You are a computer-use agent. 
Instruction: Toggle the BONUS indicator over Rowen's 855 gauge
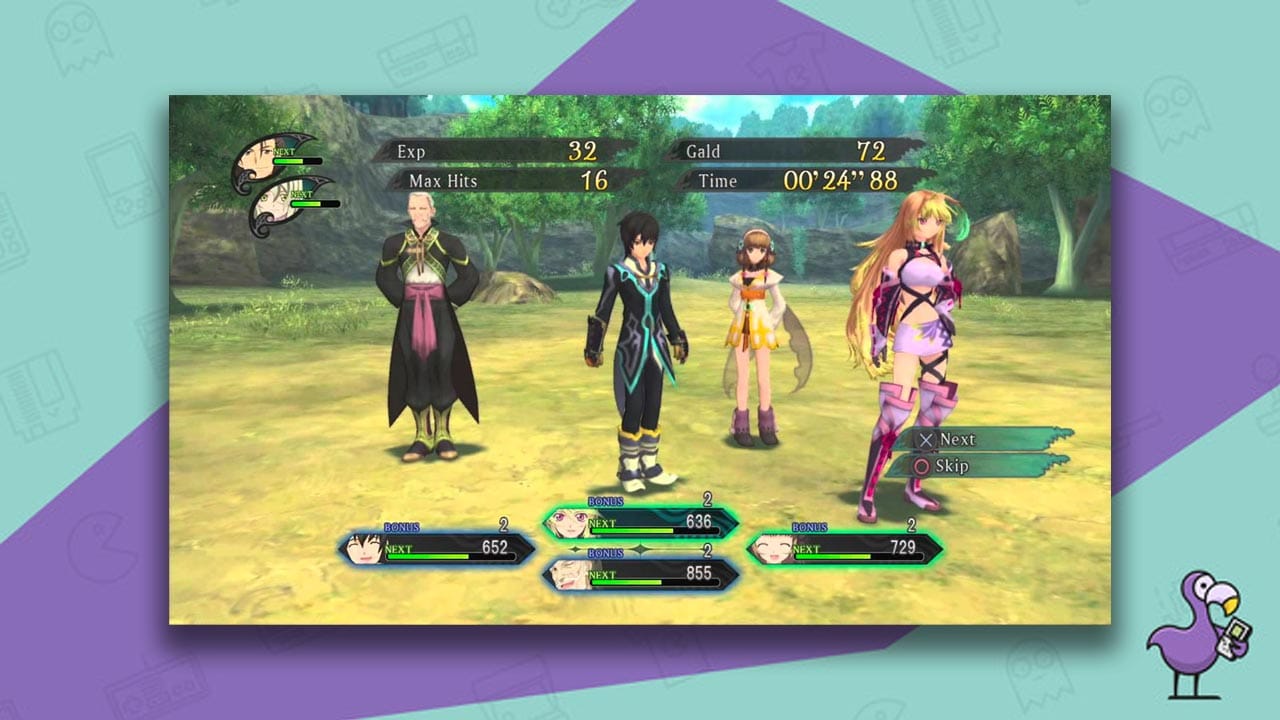click(605, 553)
